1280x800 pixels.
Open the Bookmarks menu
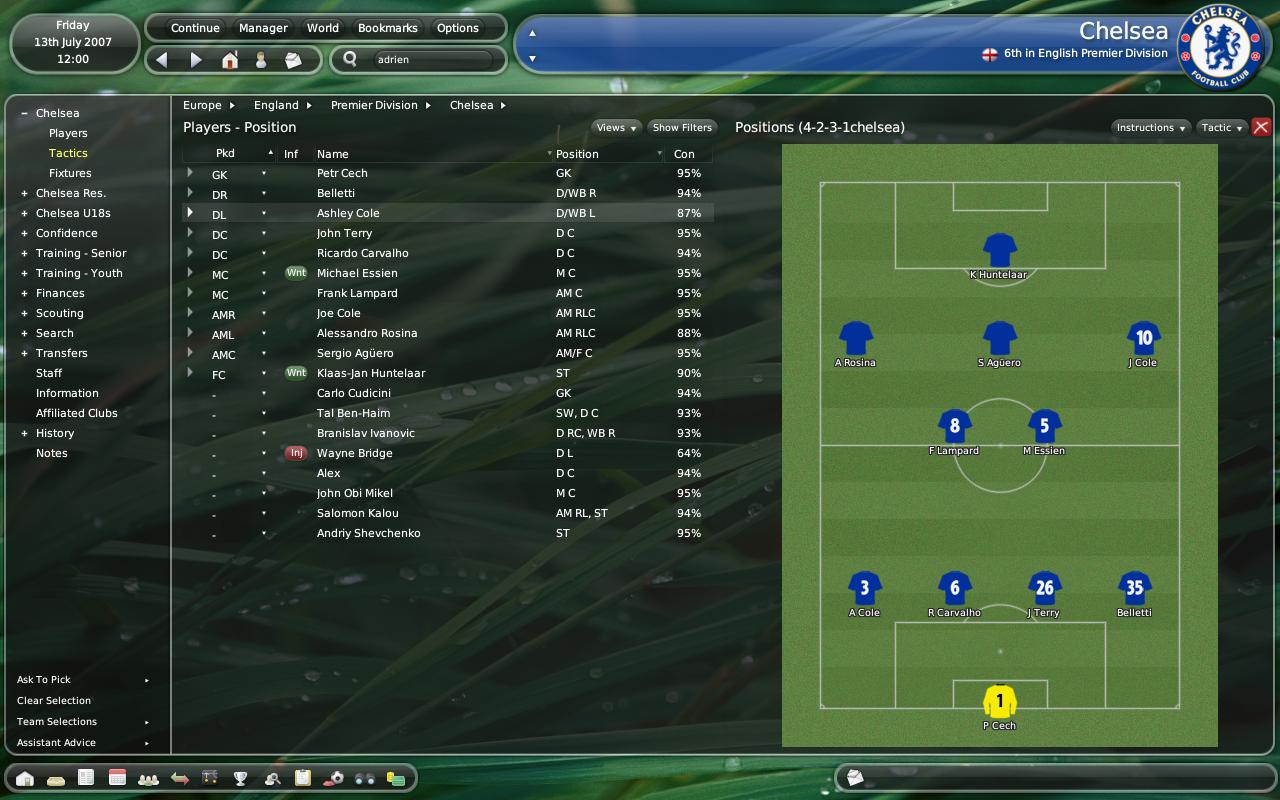(388, 28)
